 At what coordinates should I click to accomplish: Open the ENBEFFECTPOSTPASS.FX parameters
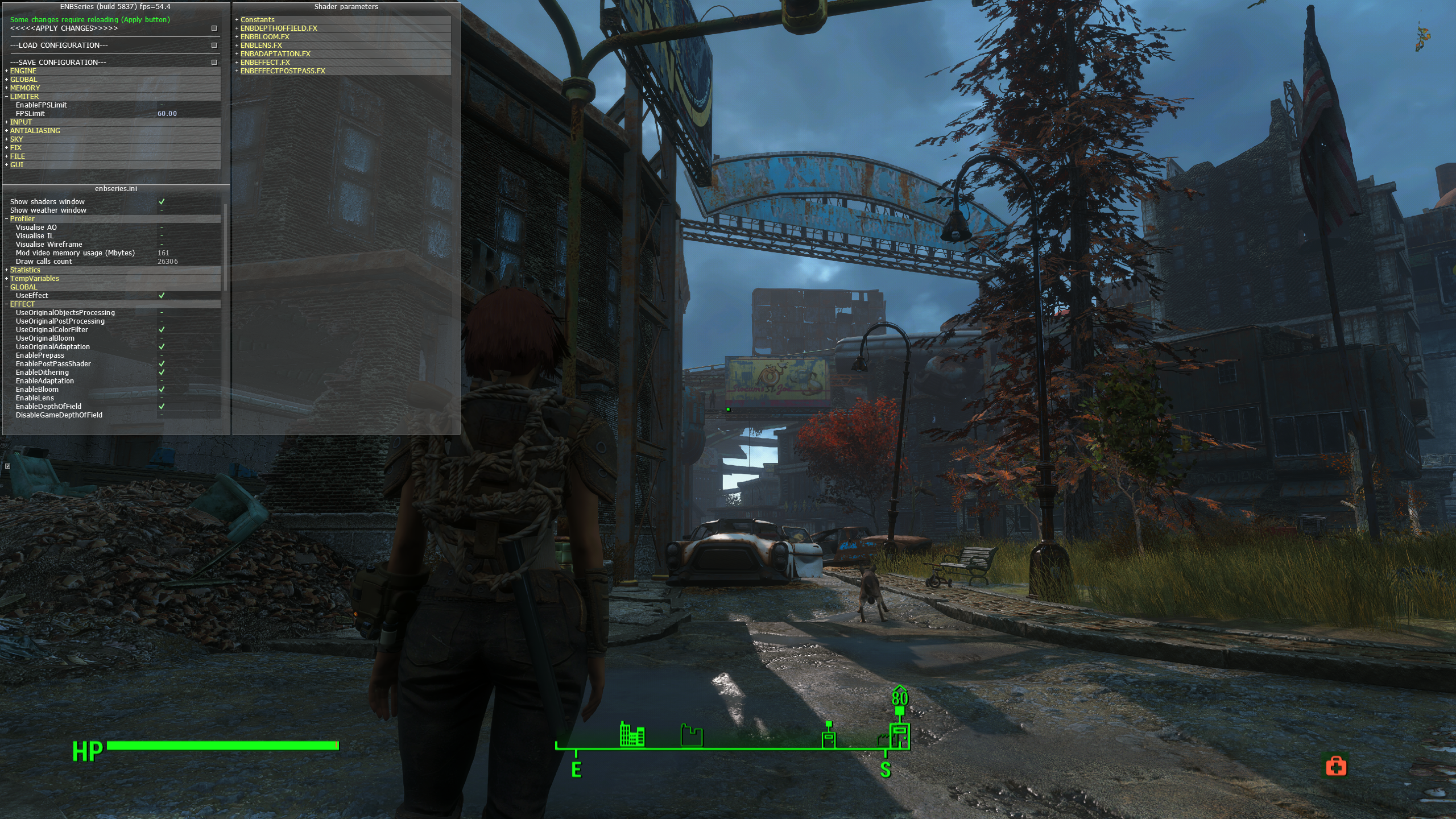pyautogui.click(x=283, y=71)
